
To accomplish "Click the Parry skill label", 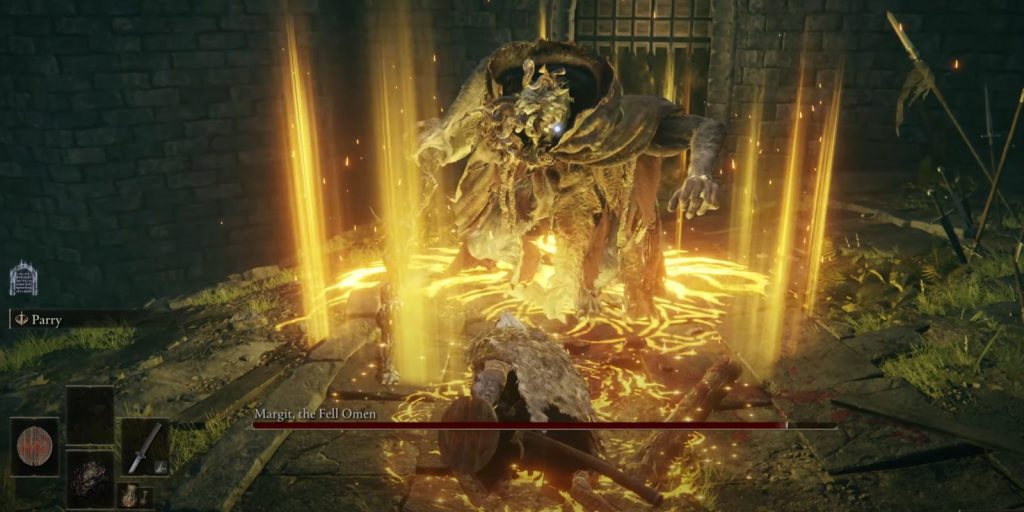I will (x=46, y=320).
